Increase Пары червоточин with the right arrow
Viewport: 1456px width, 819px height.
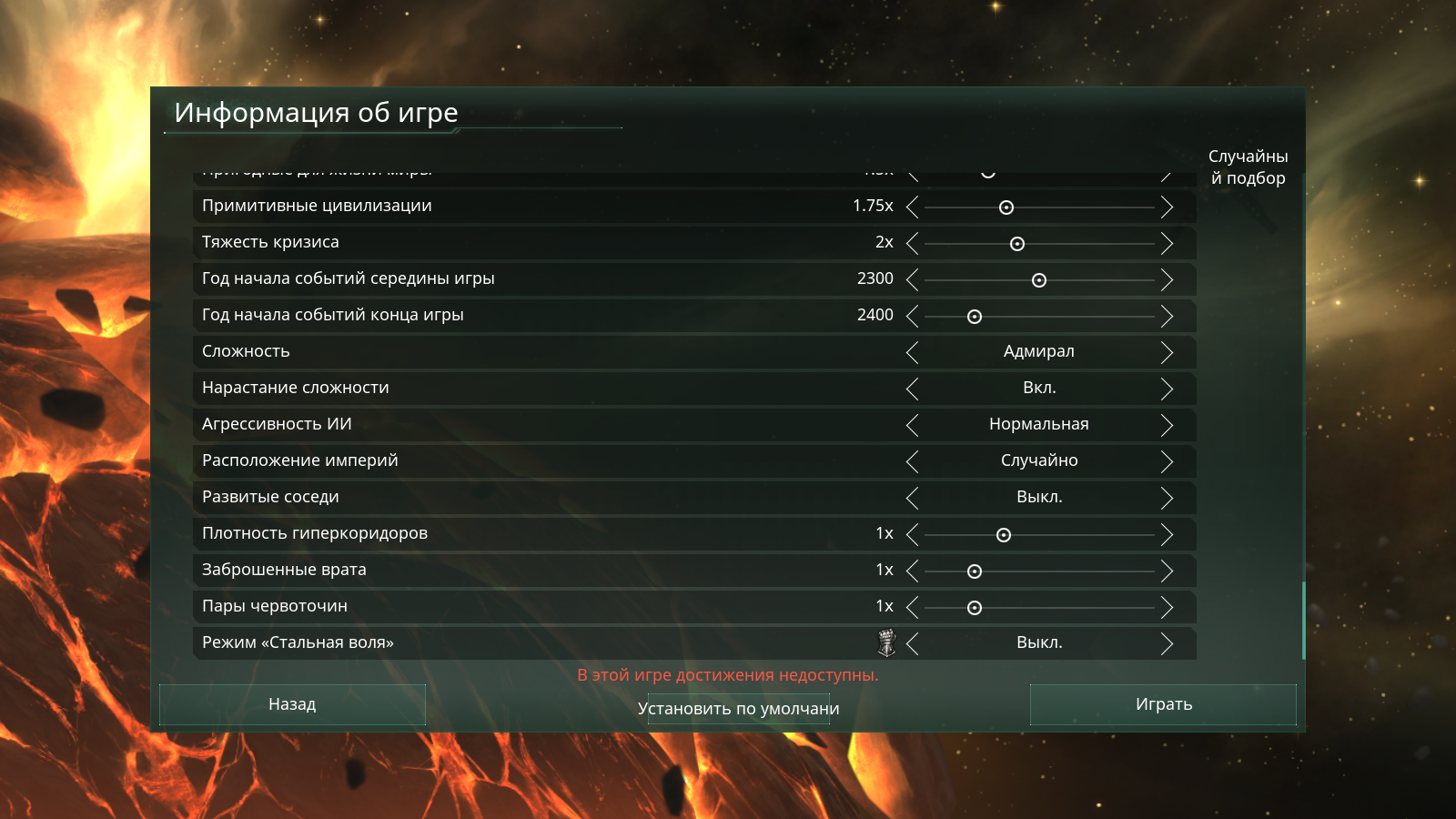tap(1167, 607)
